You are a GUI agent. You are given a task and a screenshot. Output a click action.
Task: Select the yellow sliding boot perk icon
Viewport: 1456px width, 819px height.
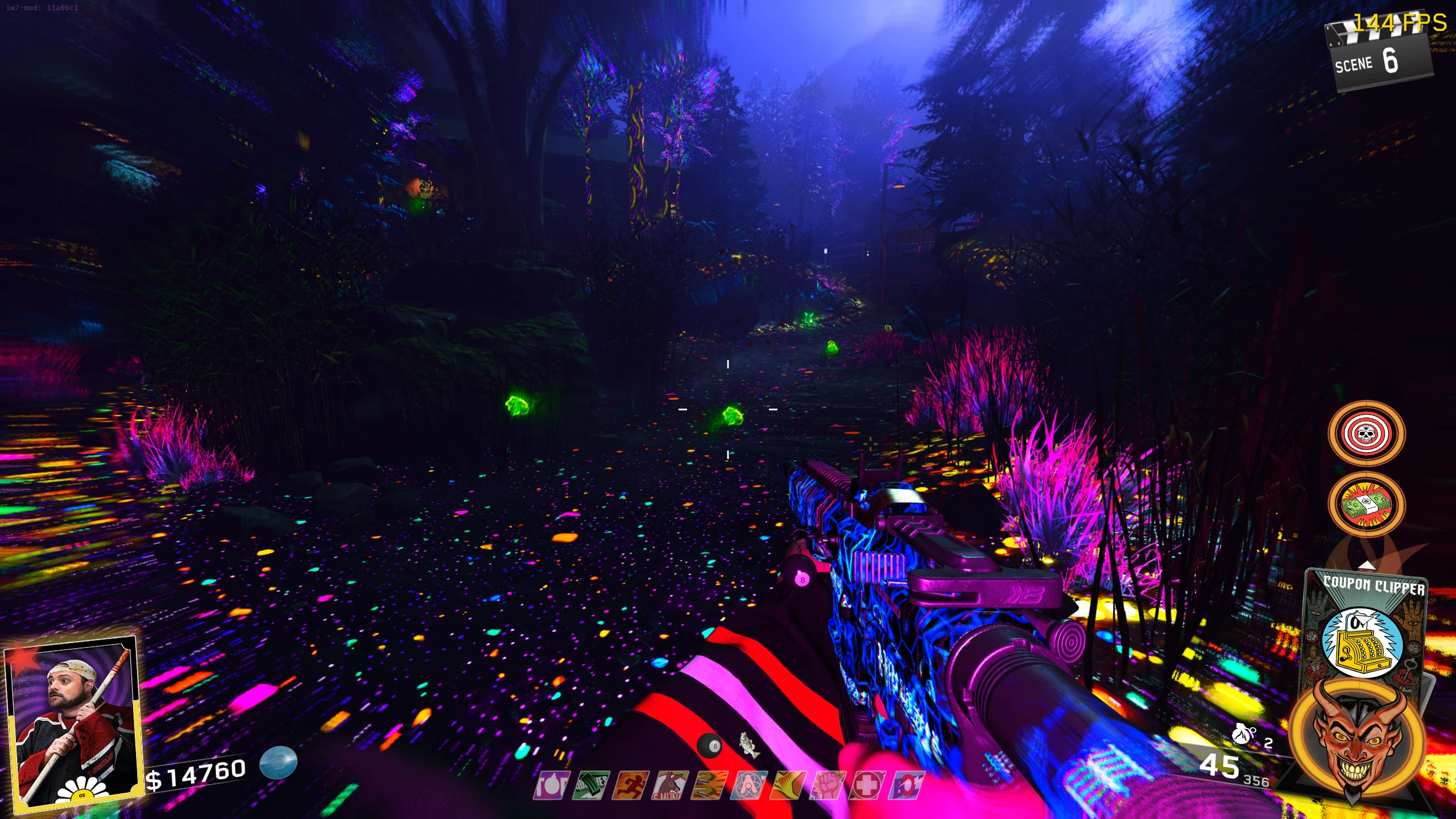(788, 785)
